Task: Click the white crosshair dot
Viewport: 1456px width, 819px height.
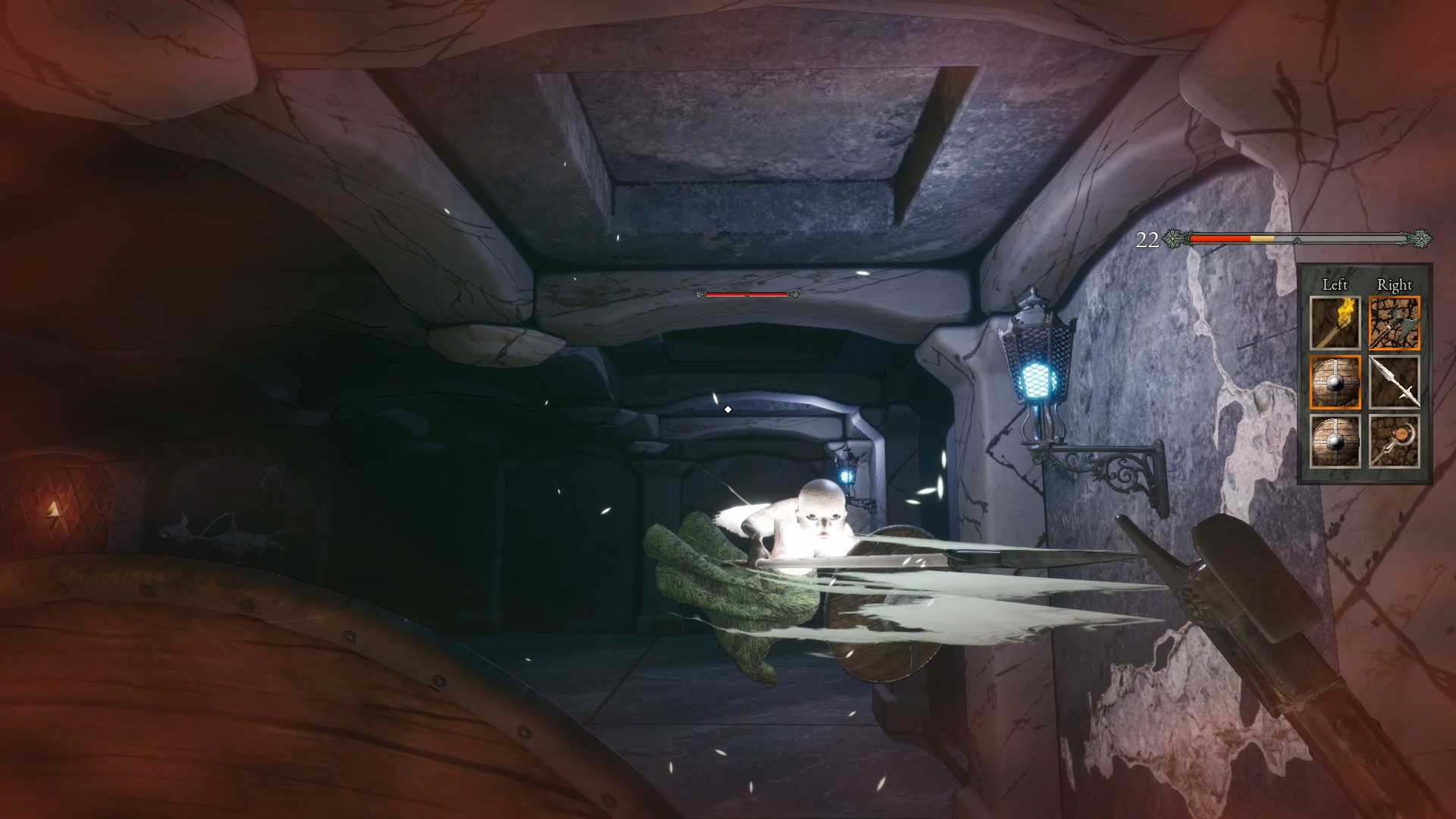Action: [729, 408]
